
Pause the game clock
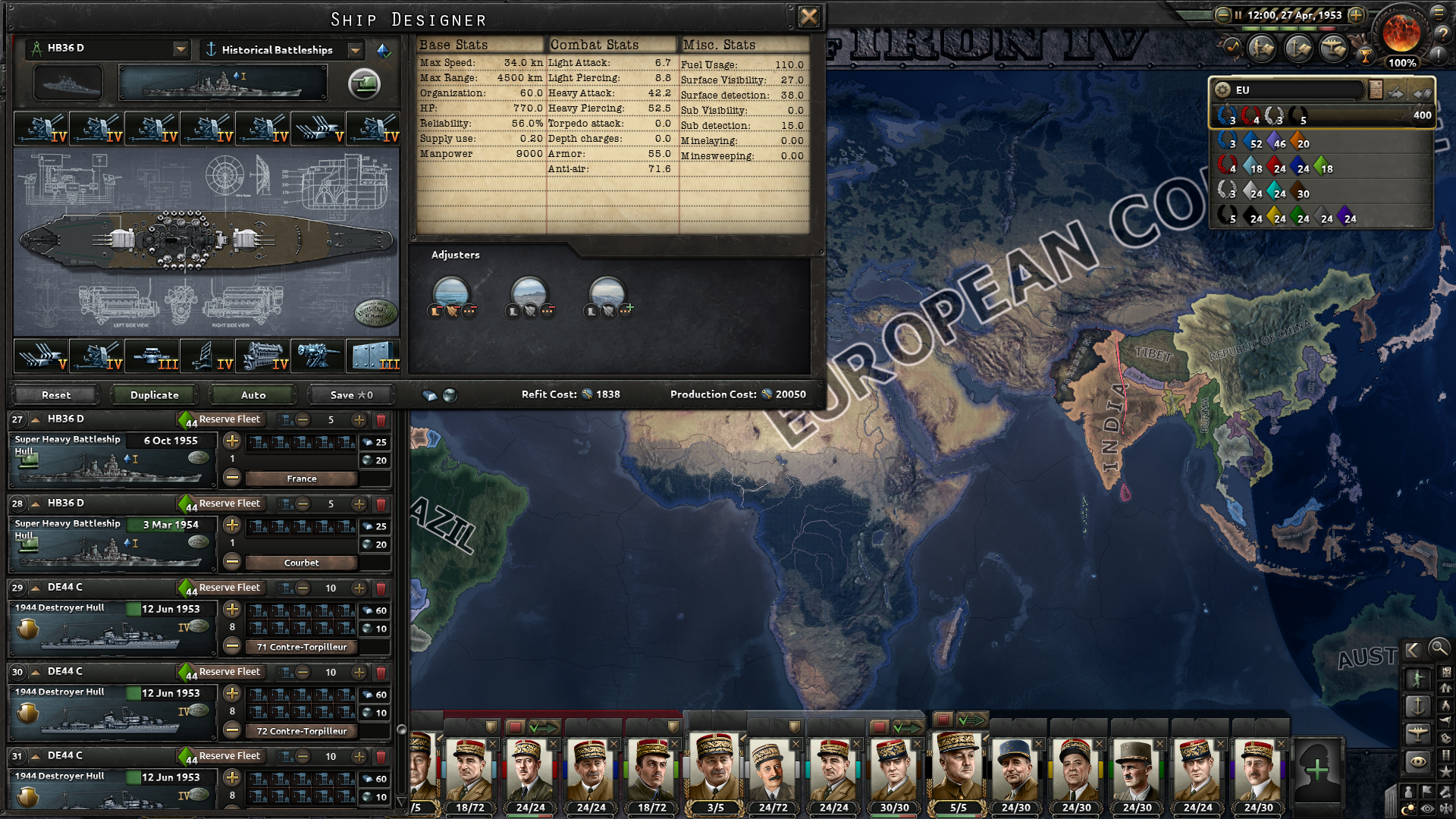click(x=1238, y=14)
